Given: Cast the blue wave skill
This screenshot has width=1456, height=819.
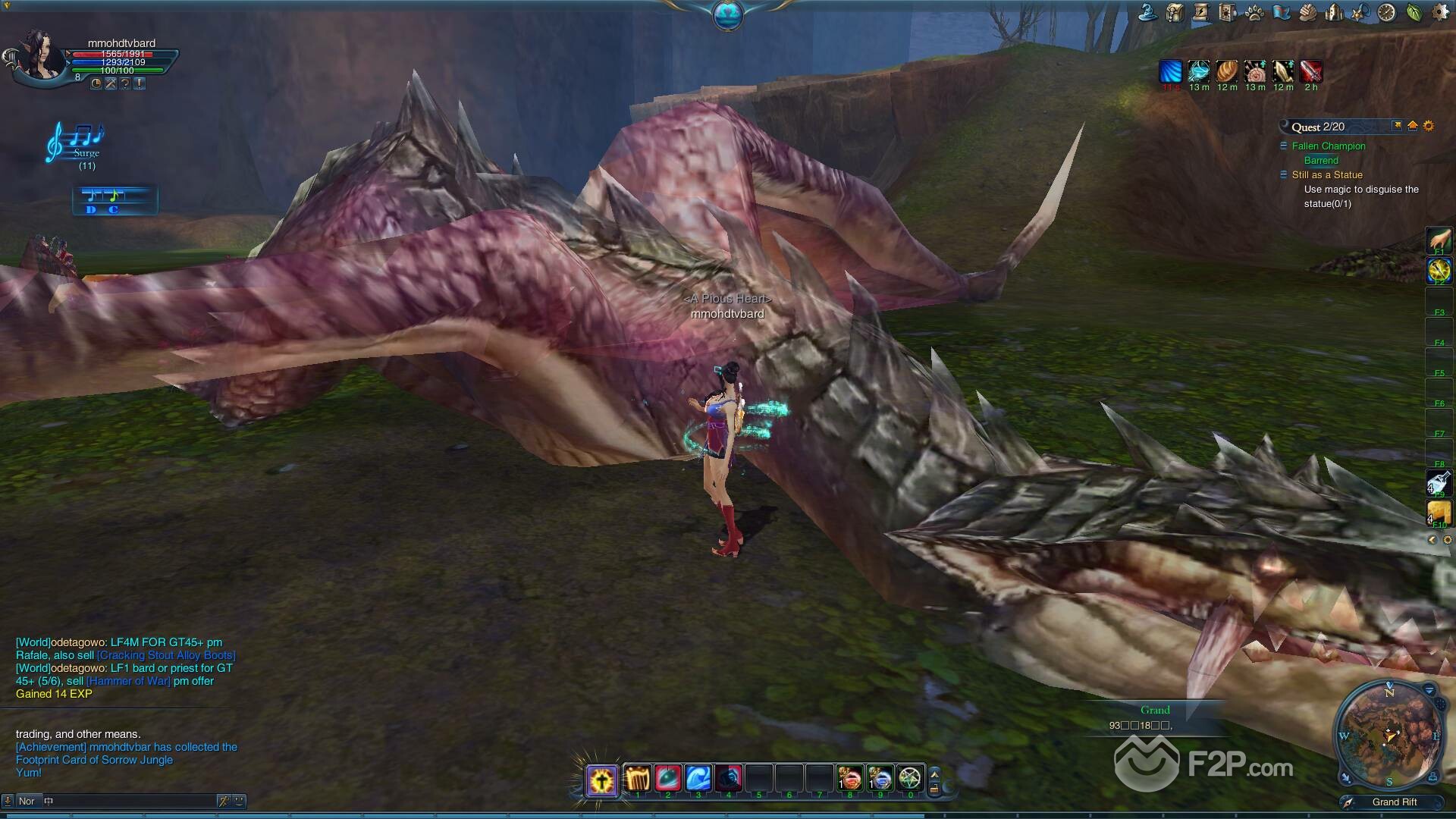Looking at the screenshot, I should click(x=698, y=779).
